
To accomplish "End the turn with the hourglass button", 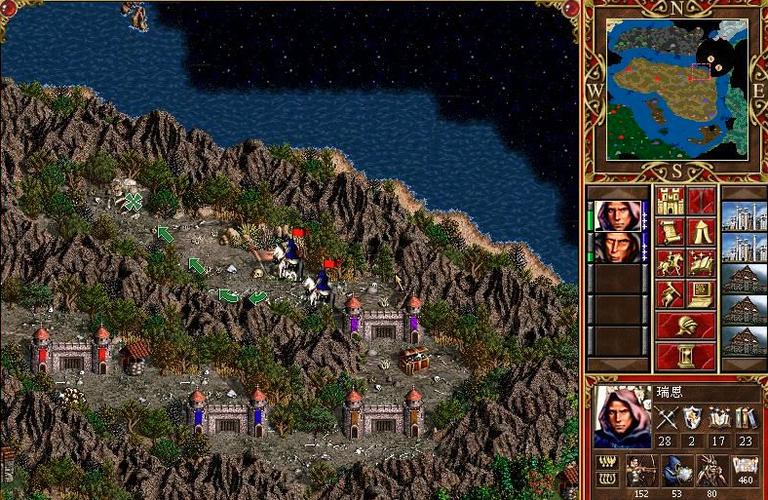I will (x=685, y=355).
